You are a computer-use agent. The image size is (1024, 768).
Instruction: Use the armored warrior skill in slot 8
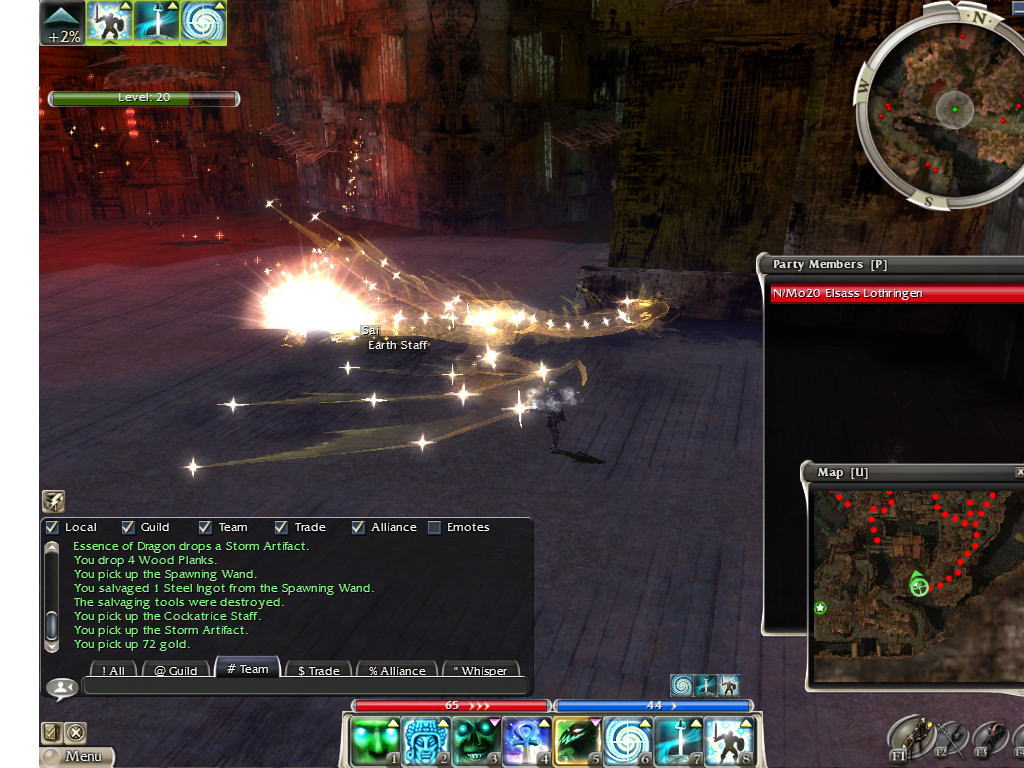(x=727, y=741)
